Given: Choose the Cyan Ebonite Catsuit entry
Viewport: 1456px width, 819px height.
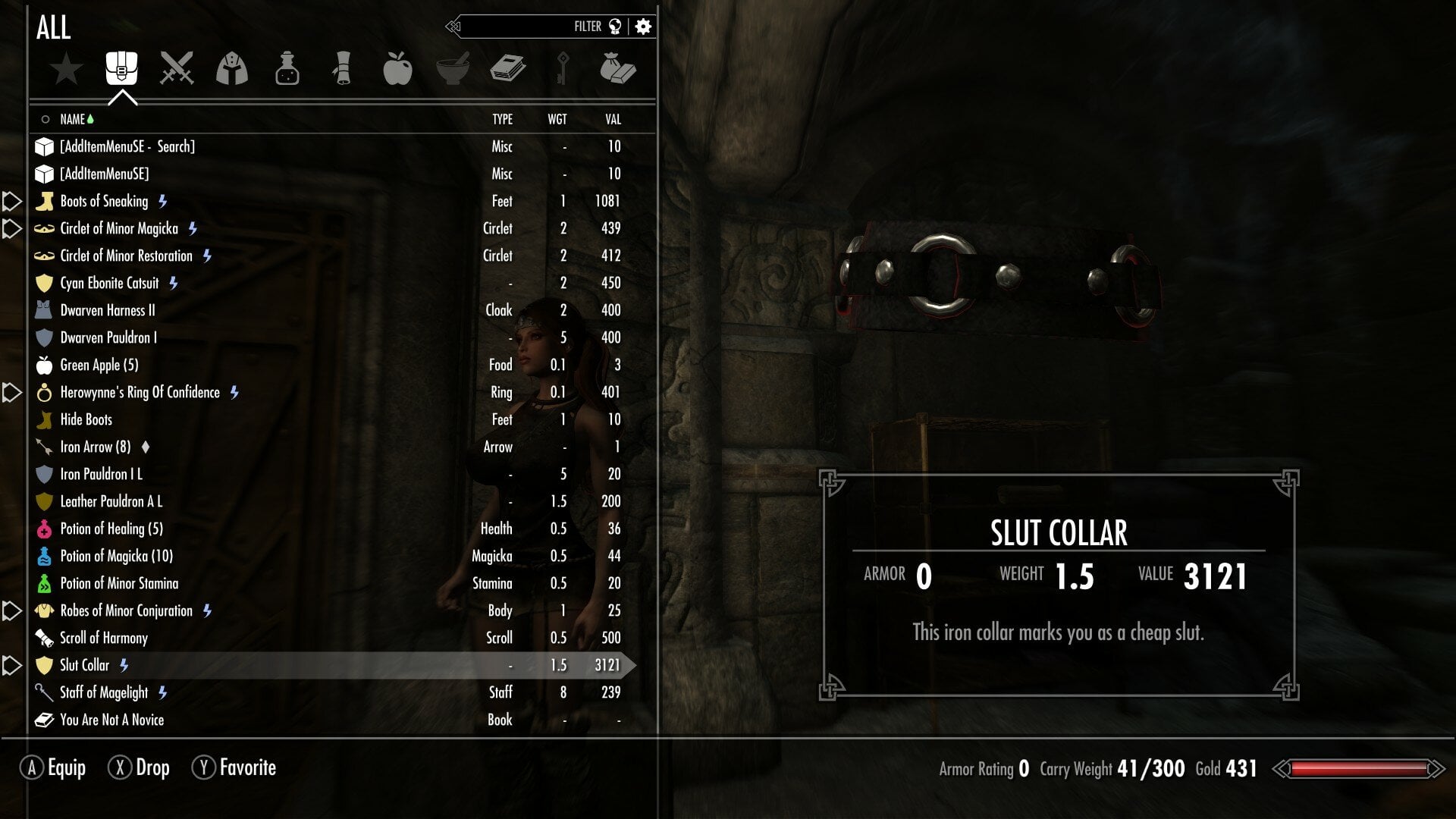Looking at the screenshot, I should pyautogui.click(x=109, y=283).
